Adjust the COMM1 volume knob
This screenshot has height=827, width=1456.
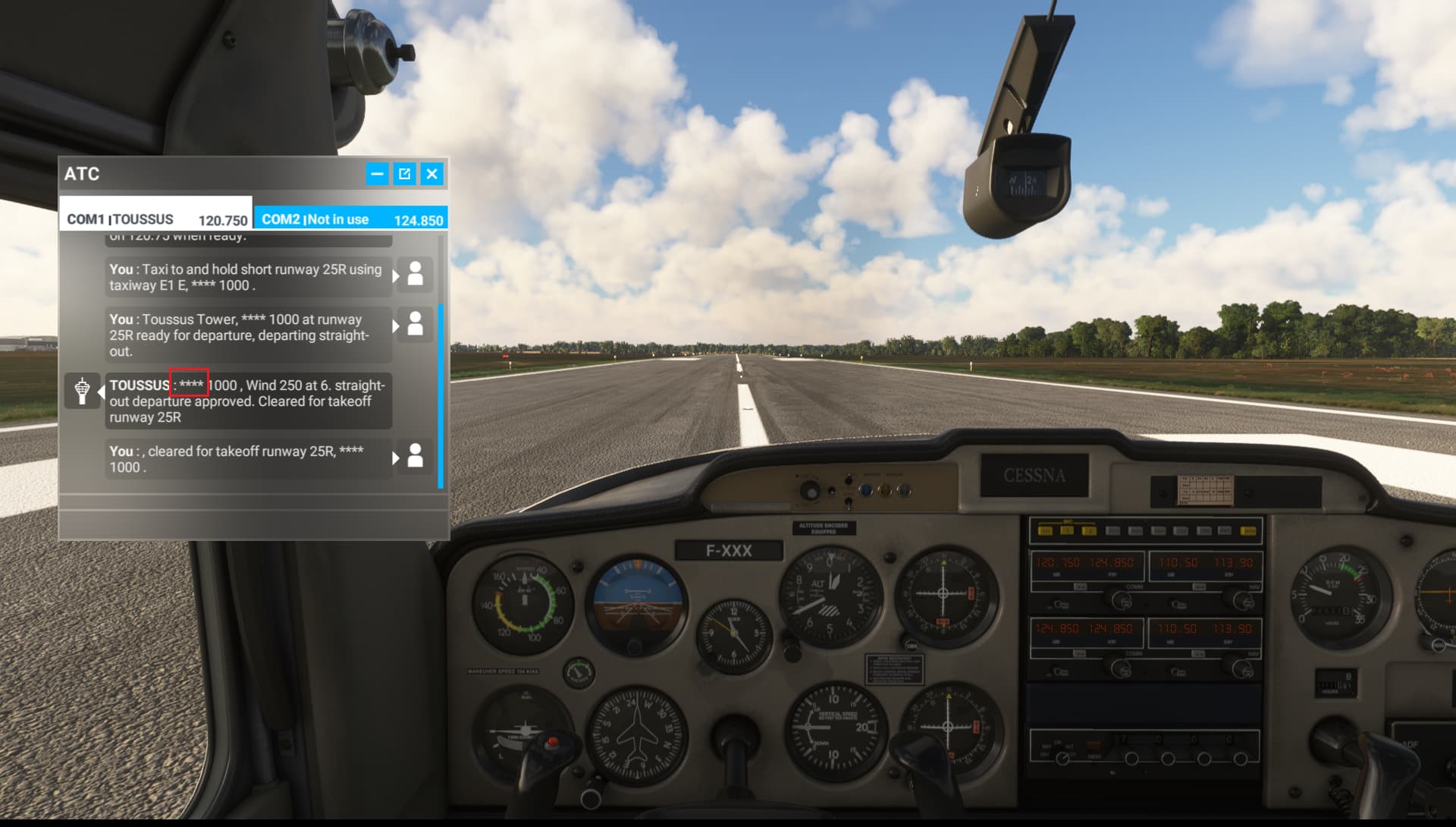[x=1058, y=603]
